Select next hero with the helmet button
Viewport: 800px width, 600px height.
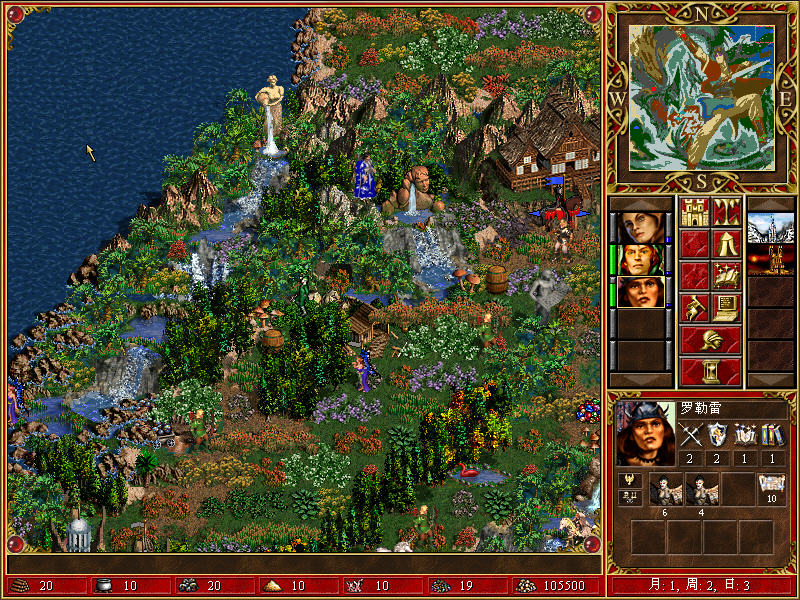(710, 339)
